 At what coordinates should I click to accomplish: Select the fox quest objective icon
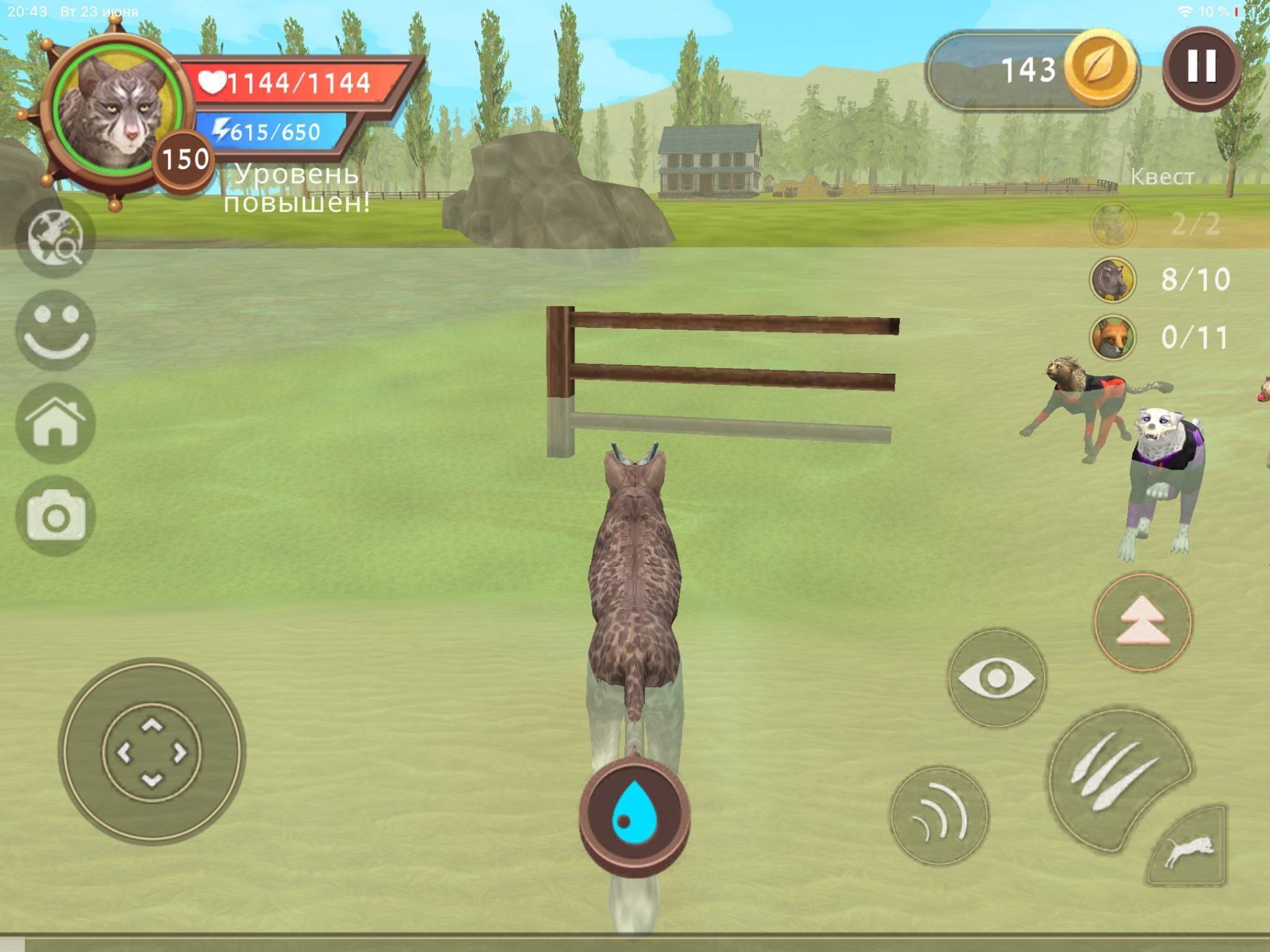point(1112,338)
